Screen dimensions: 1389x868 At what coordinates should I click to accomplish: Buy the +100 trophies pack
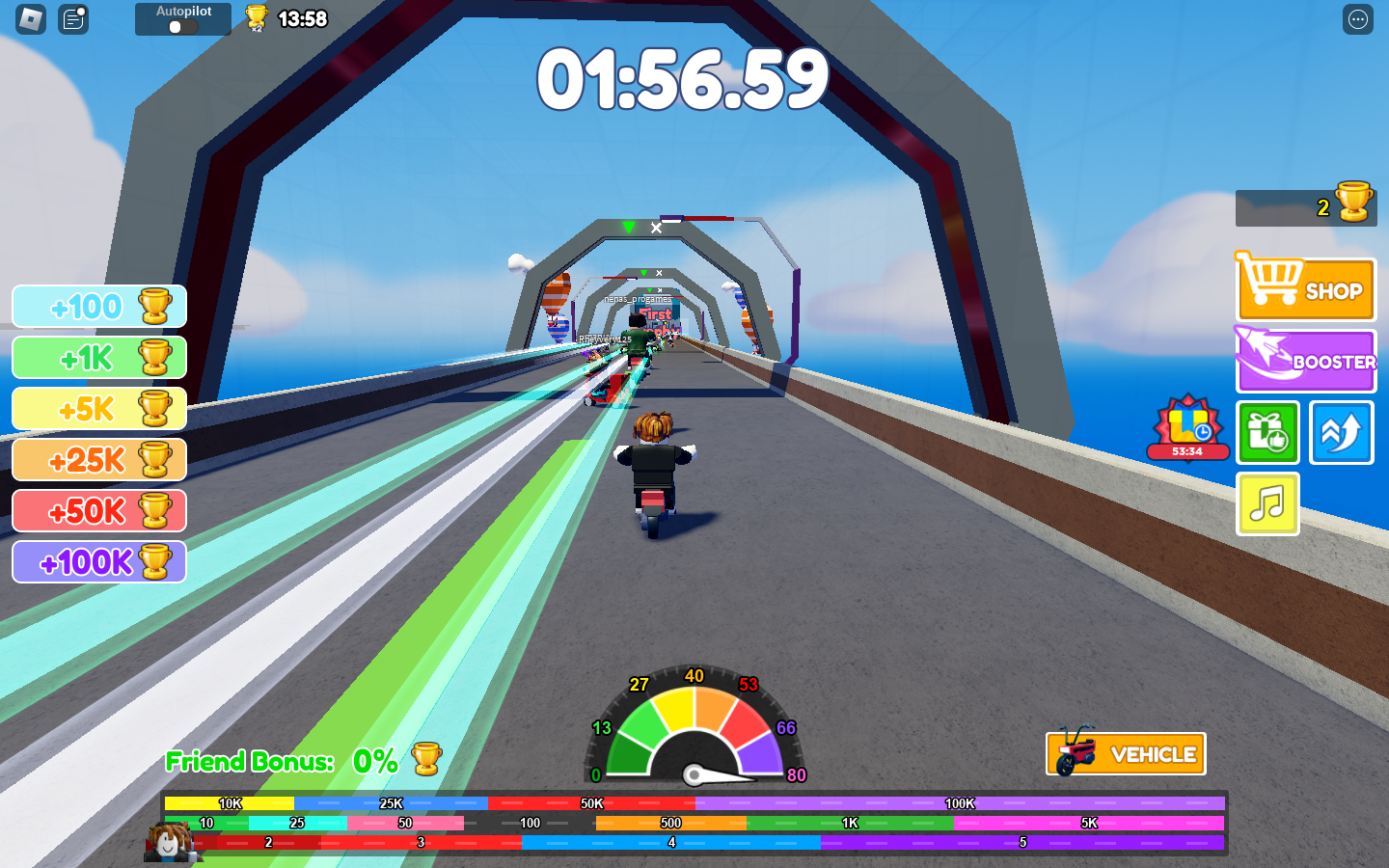tap(99, 307)
